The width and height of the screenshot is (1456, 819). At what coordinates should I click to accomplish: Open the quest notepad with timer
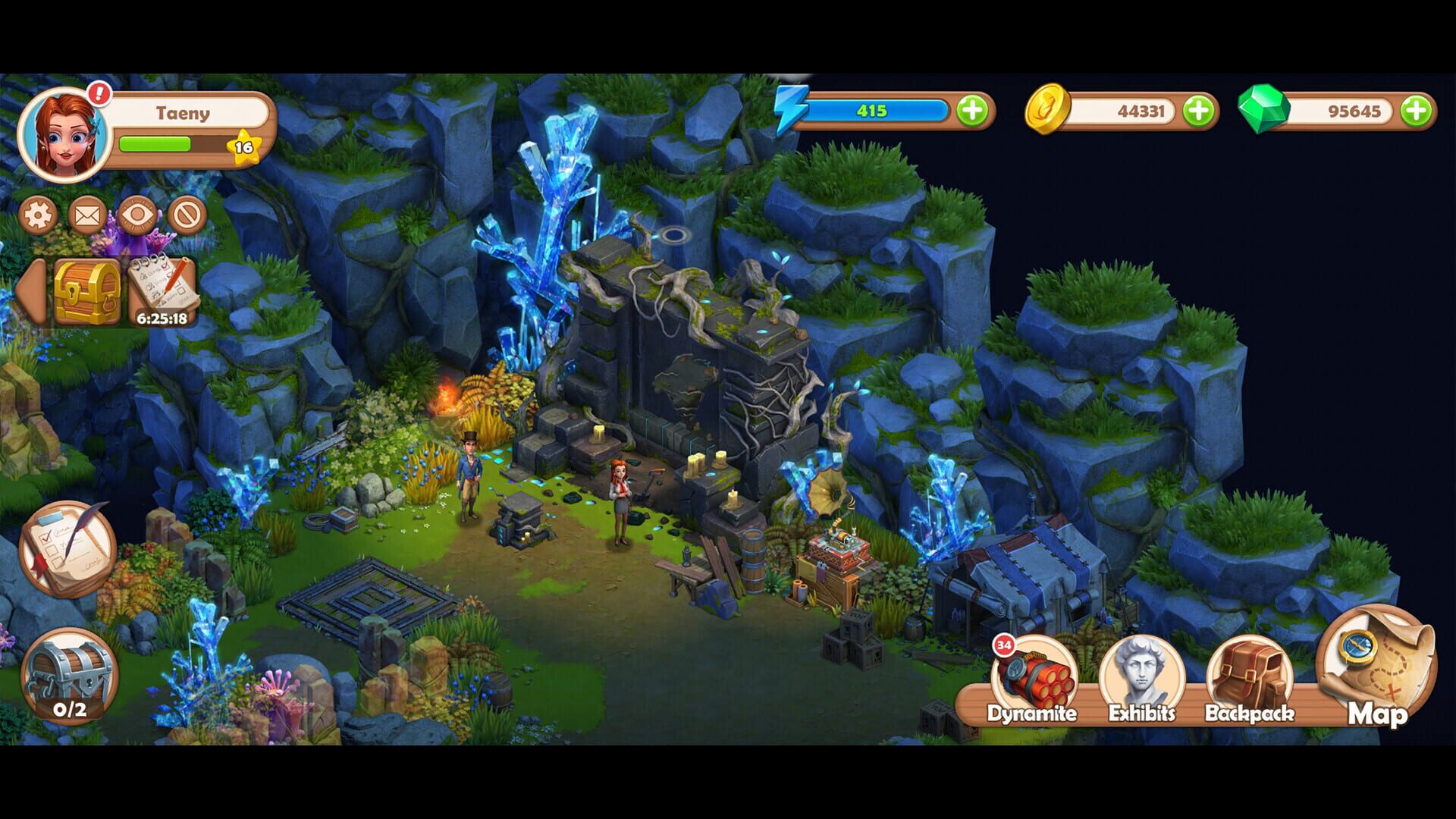(164, 289)
